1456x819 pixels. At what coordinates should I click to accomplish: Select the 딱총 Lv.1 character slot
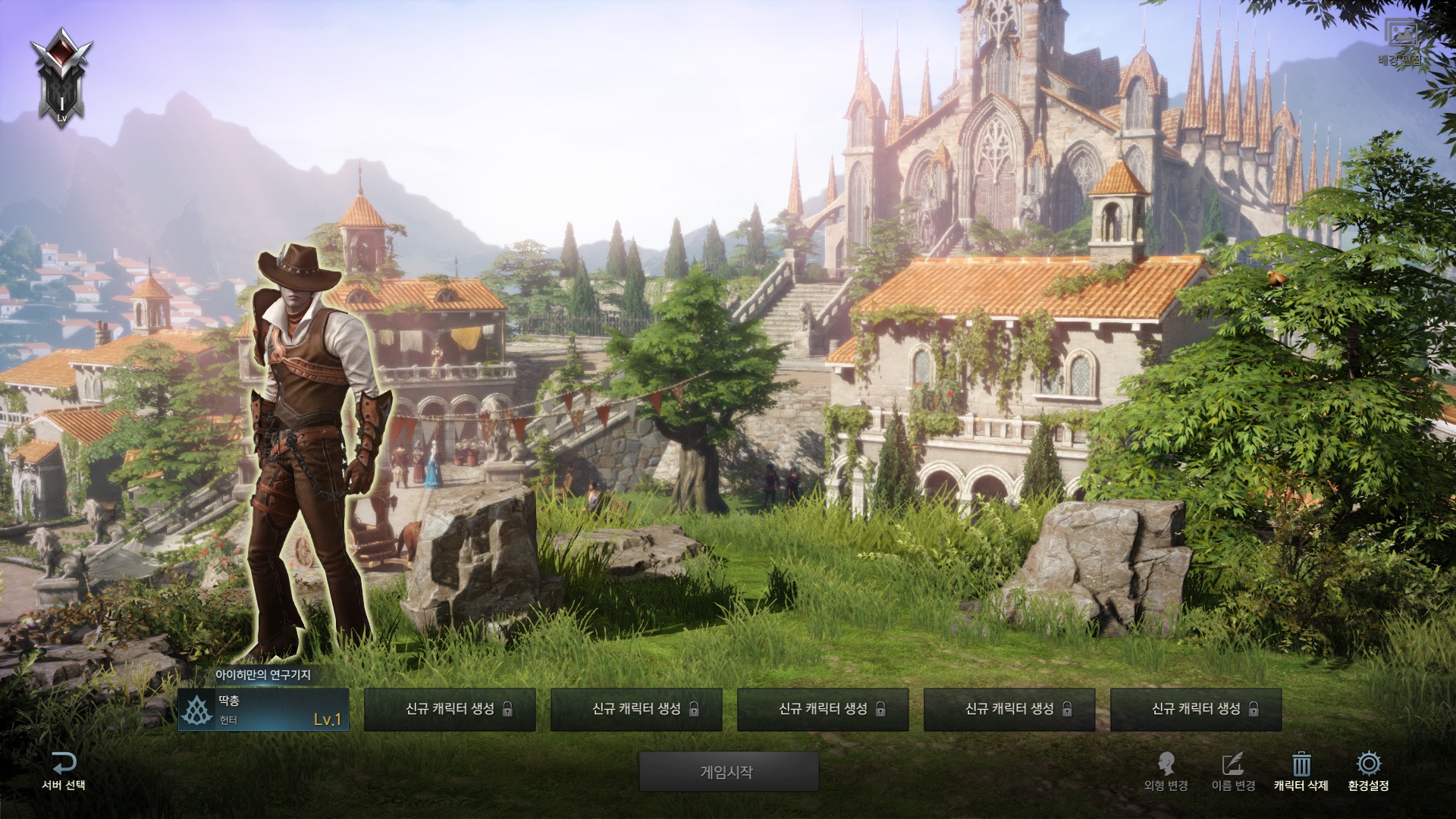coord(263,710)
